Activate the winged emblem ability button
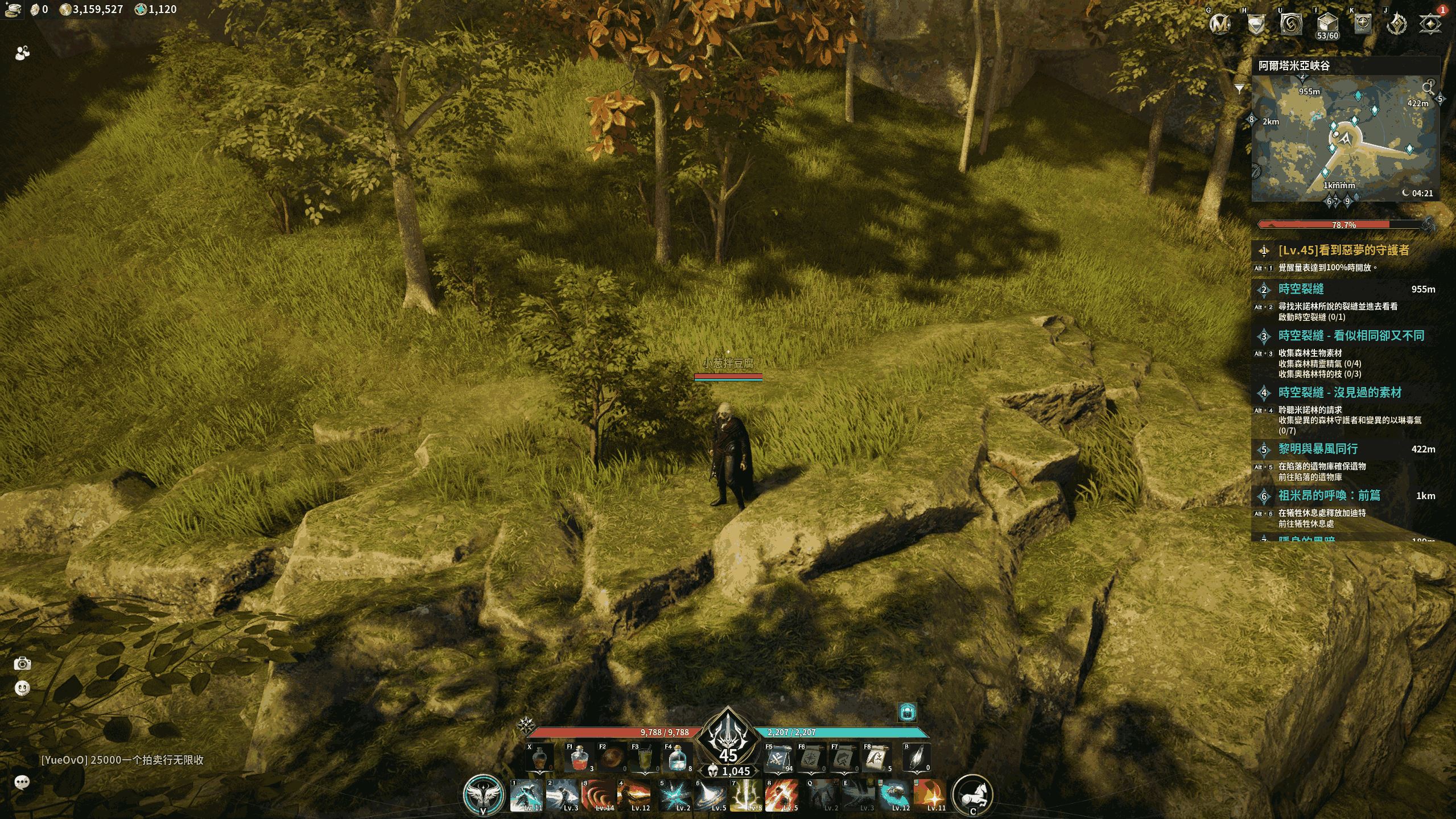The width and height of the screenshot is (1456, 819). tap(483, 793)
